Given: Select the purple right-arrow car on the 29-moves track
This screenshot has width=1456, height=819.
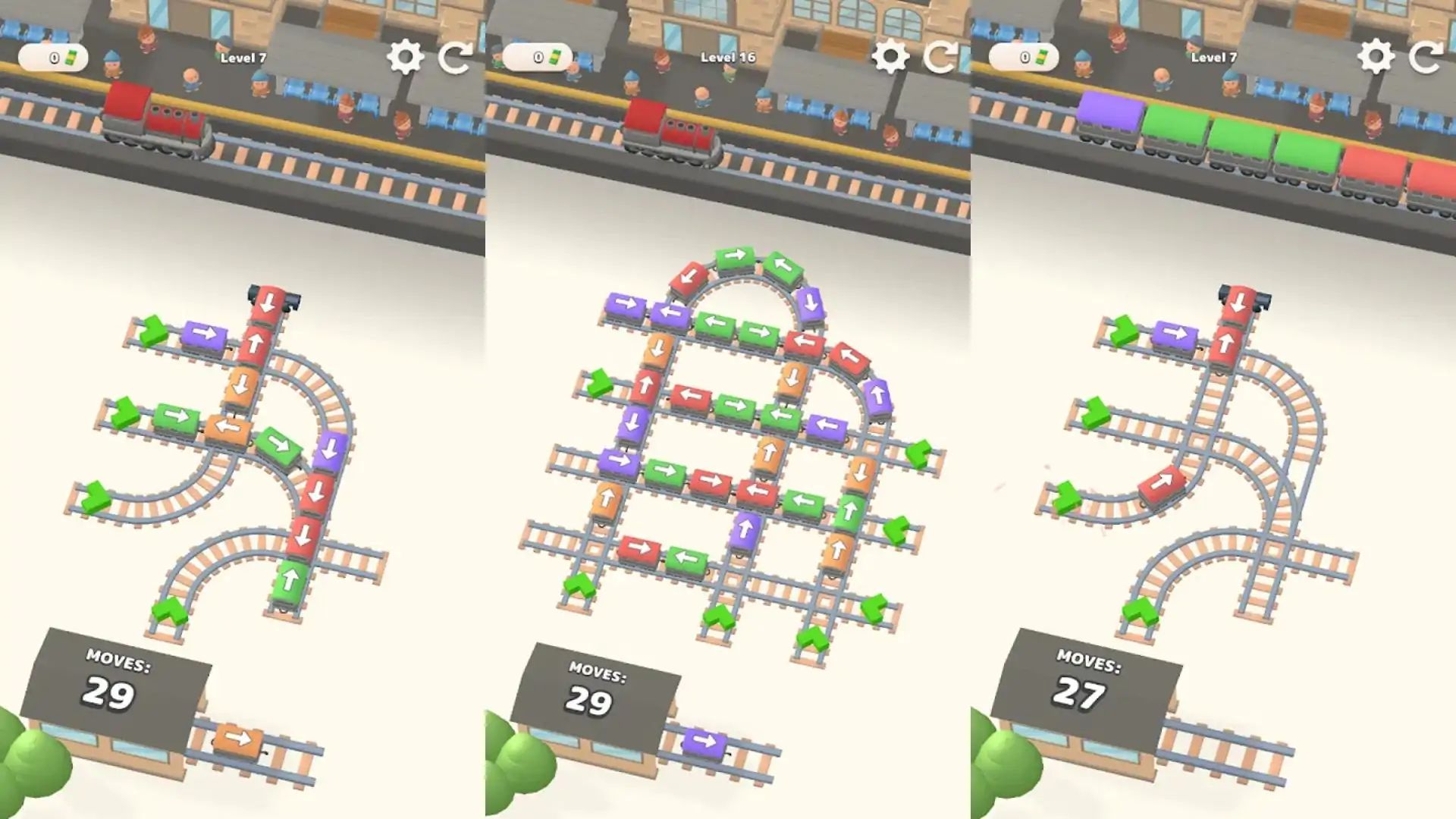Looking at the screenshot, I should (205, 334).
